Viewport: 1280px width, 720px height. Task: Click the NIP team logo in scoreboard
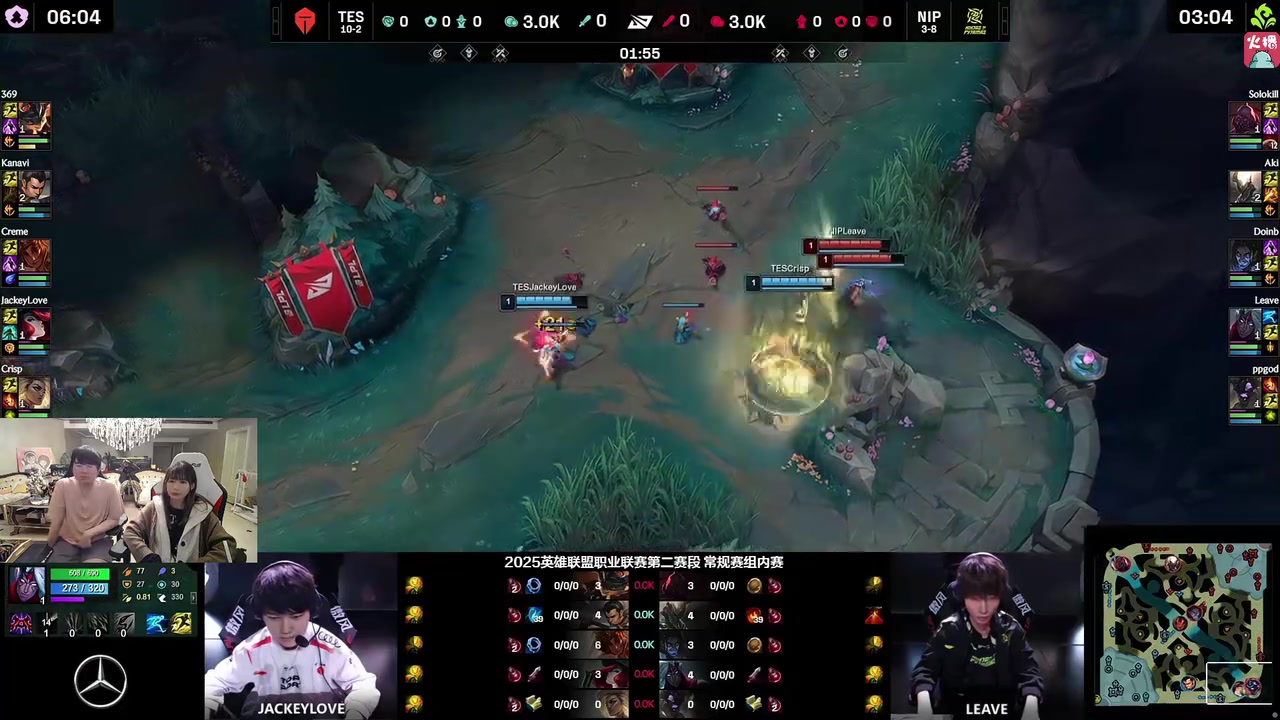click(972, 21)
